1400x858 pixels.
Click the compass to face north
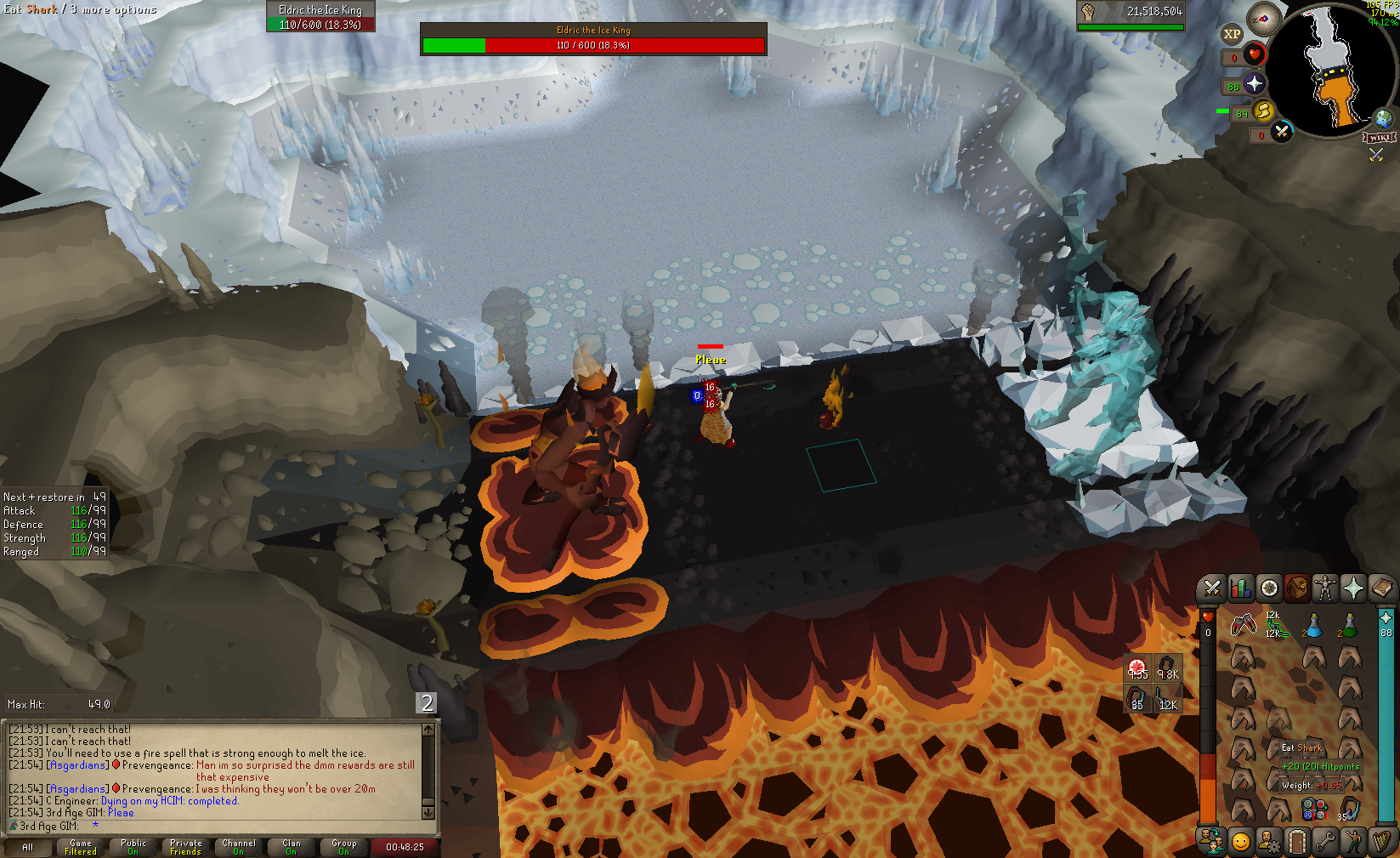(1264, 19)
